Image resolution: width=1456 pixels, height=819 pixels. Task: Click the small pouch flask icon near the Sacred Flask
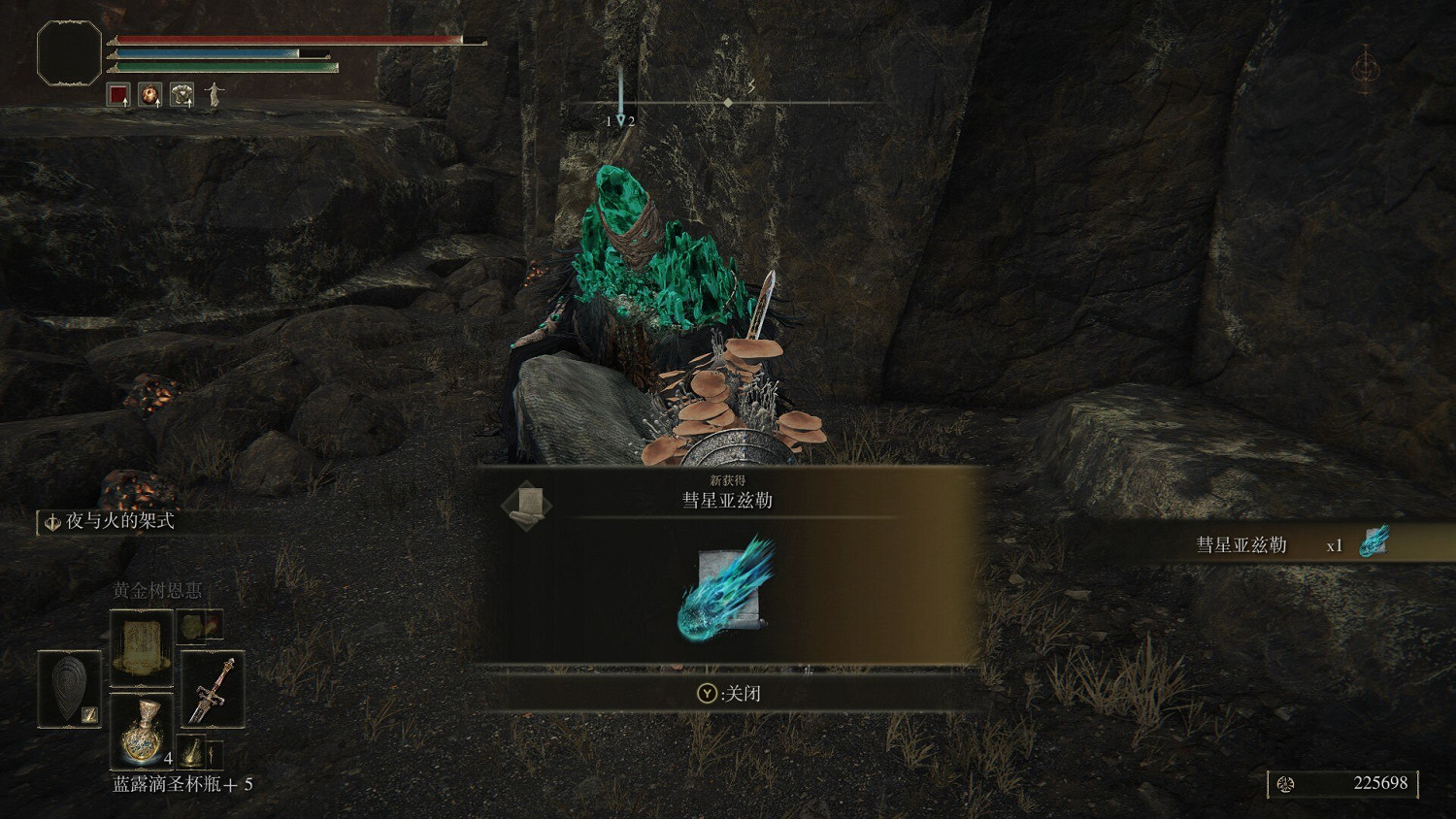click(x=193, y=750)
